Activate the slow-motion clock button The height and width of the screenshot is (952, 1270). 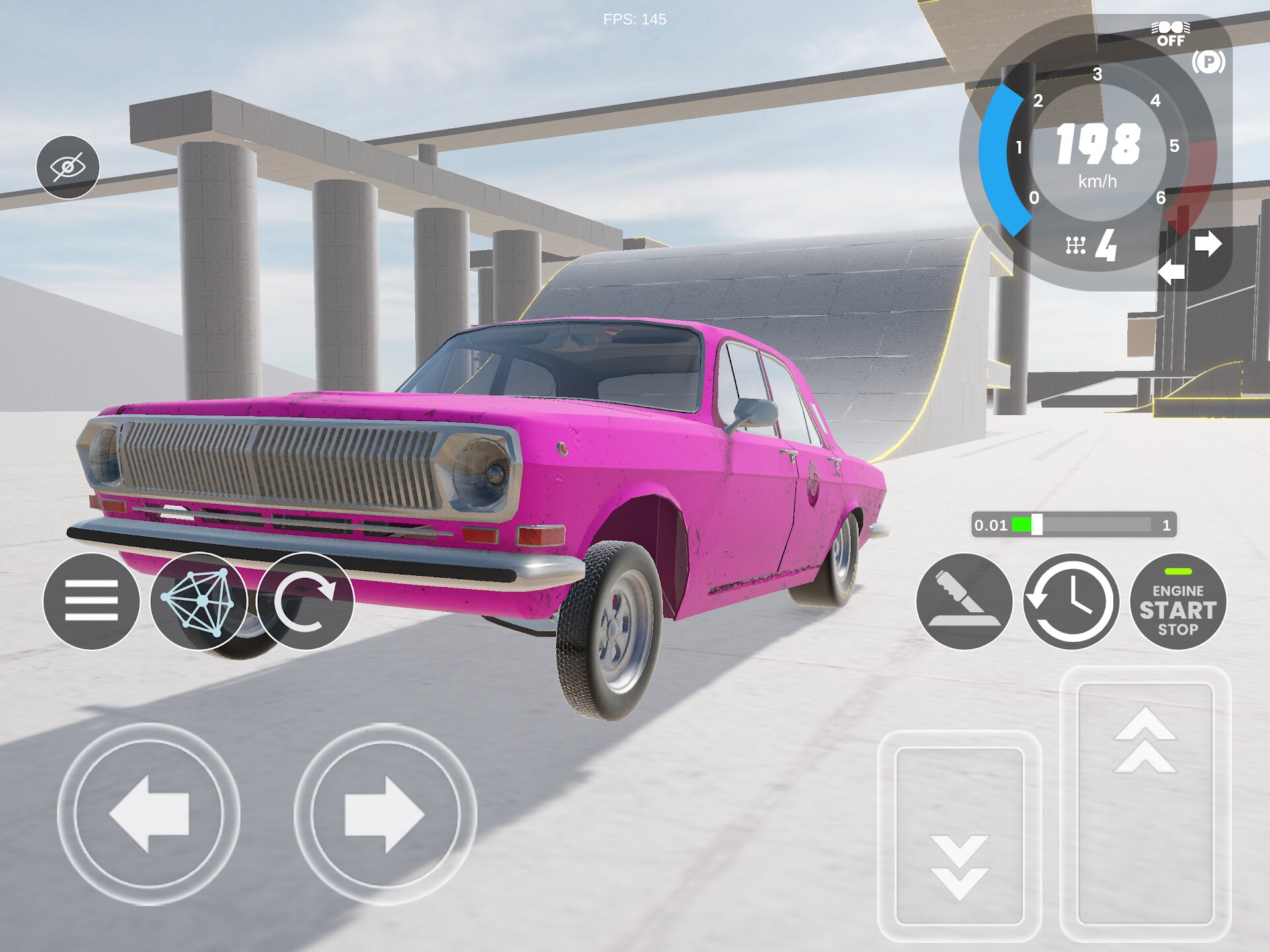coord(1071,602)
